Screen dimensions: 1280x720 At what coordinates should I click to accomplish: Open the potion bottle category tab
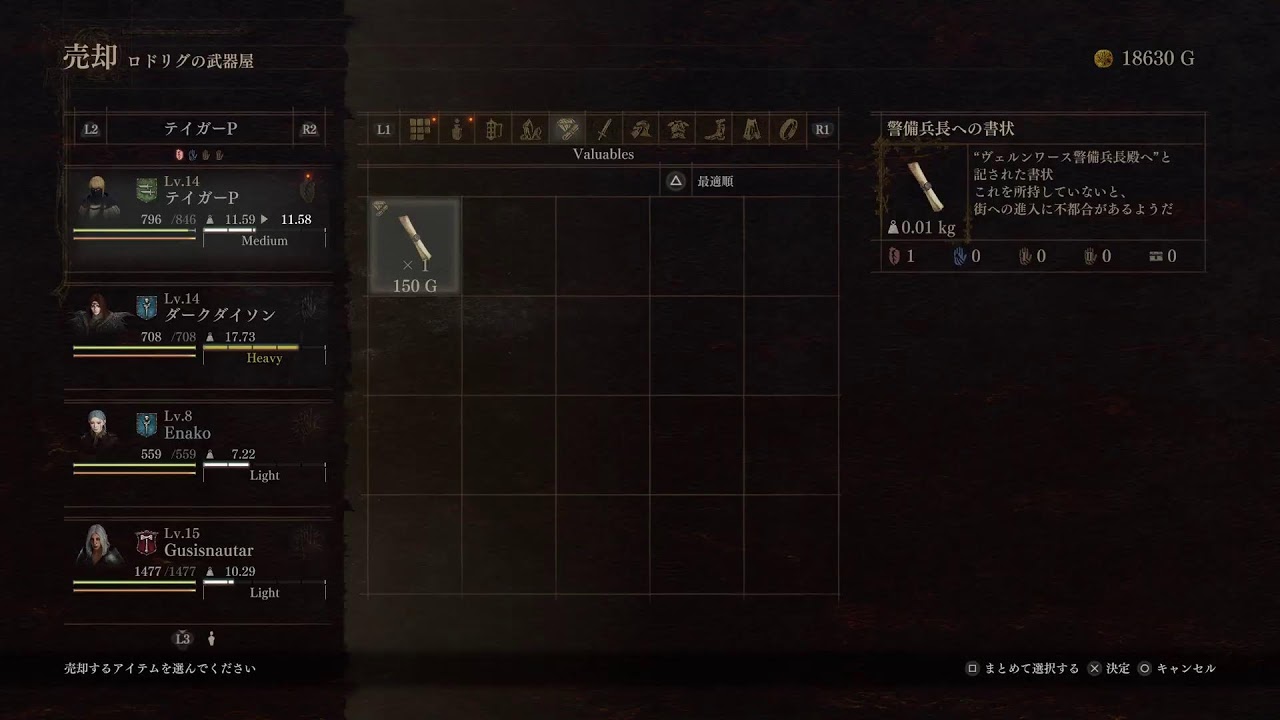pyautogui.click(x=457, y=129)
